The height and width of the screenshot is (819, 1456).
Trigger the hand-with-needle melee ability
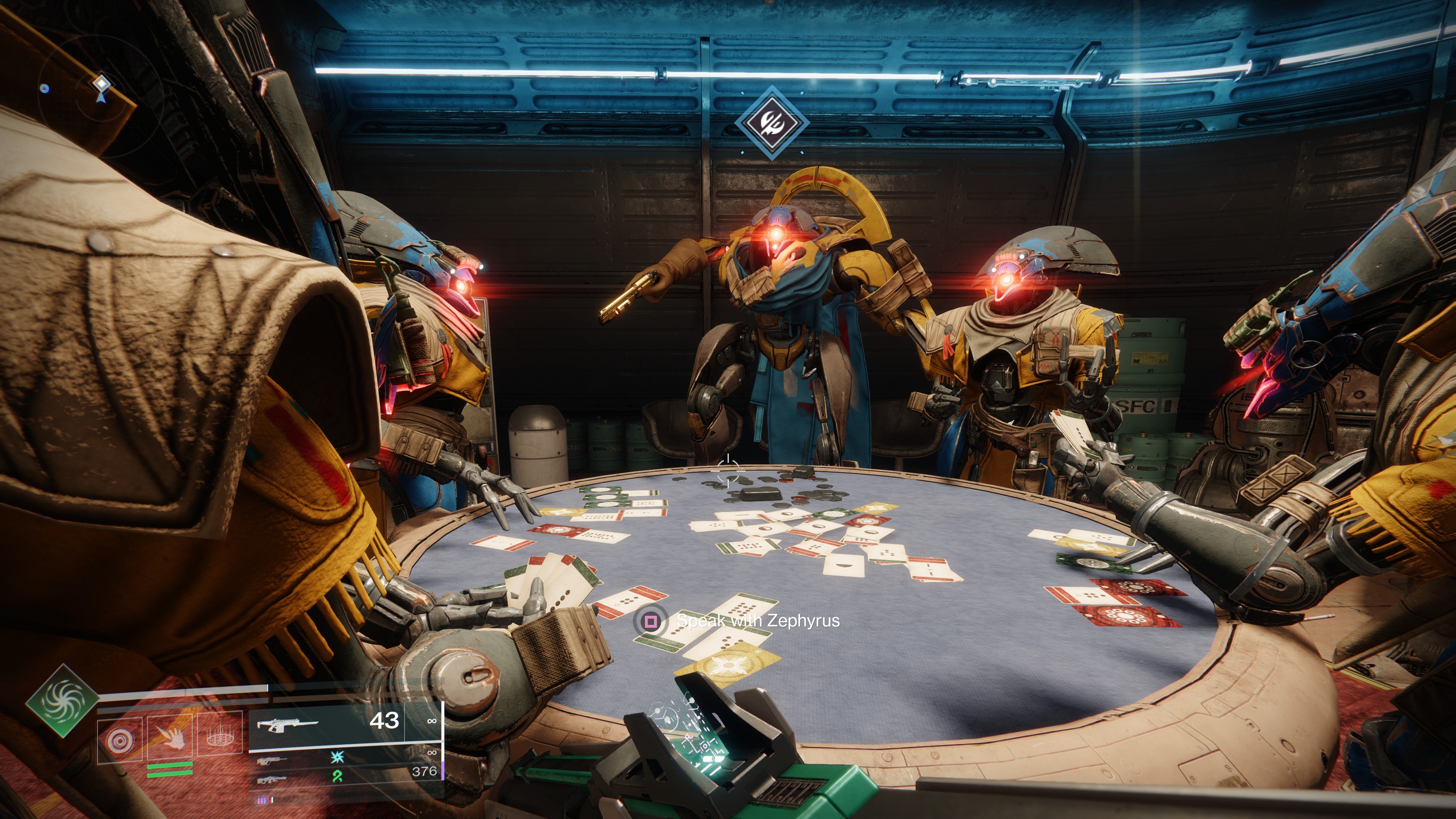[169, 736]
